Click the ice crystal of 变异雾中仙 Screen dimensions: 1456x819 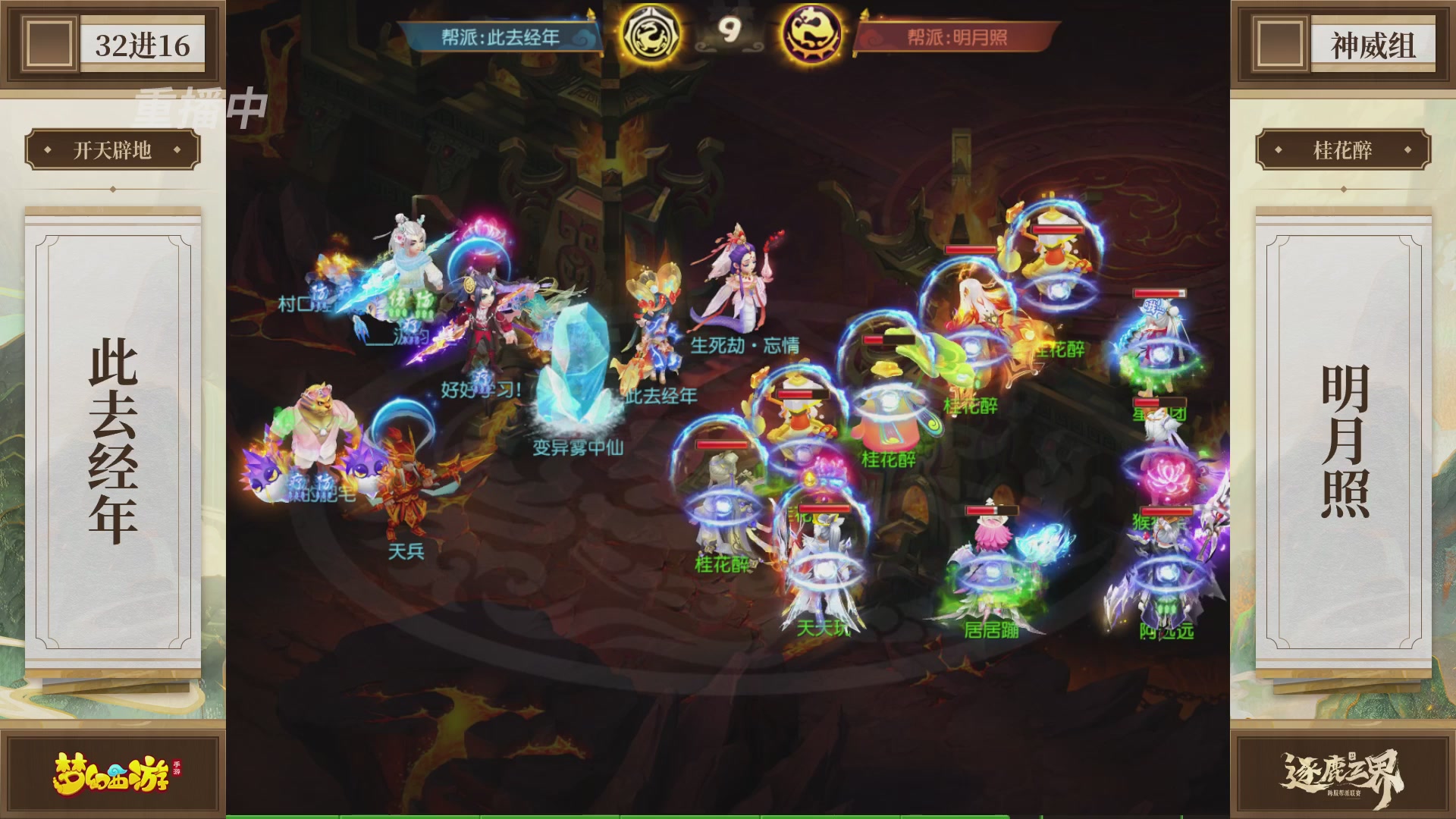click(576, 372)
